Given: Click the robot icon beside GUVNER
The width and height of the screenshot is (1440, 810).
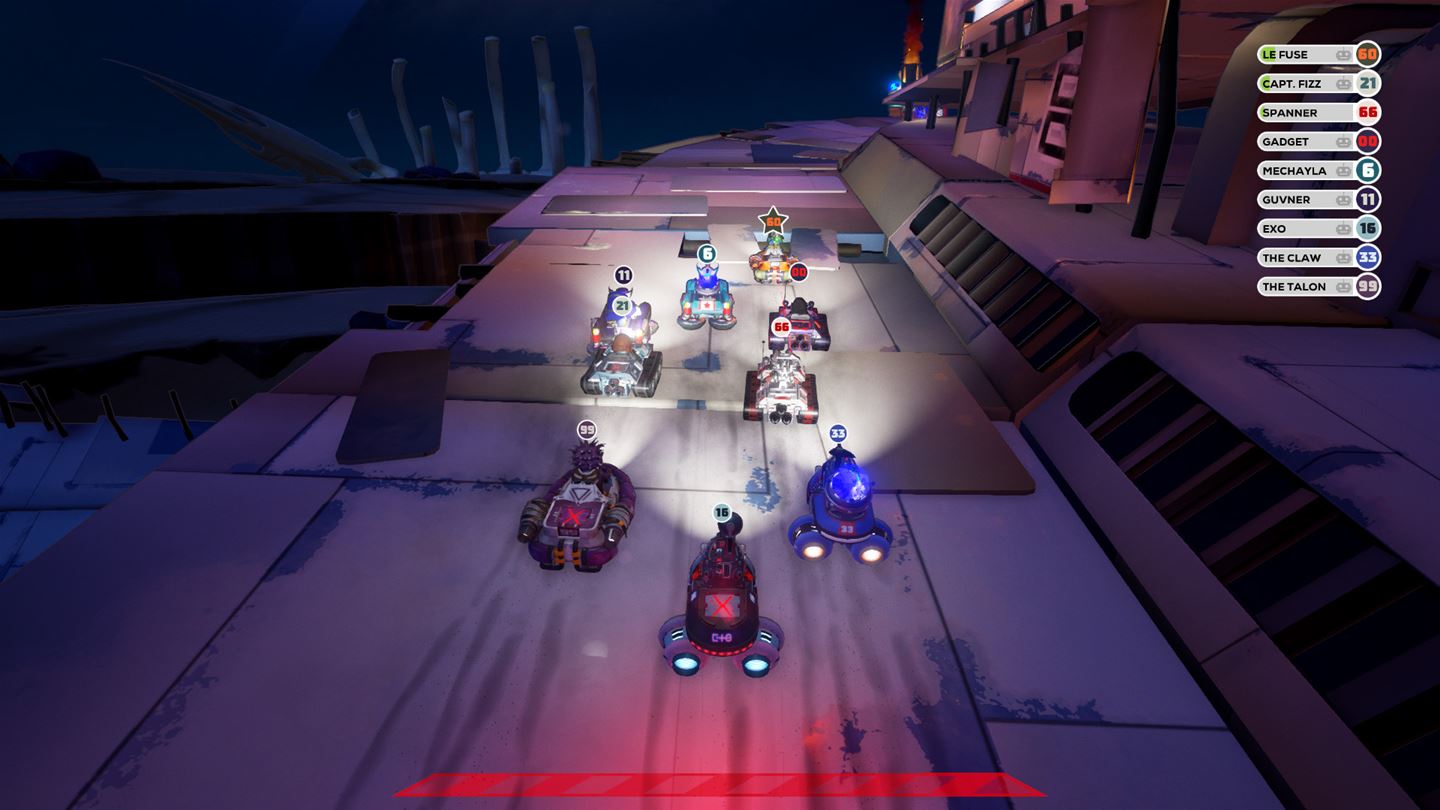Looking at the screenshot, I should (1343, 198).
